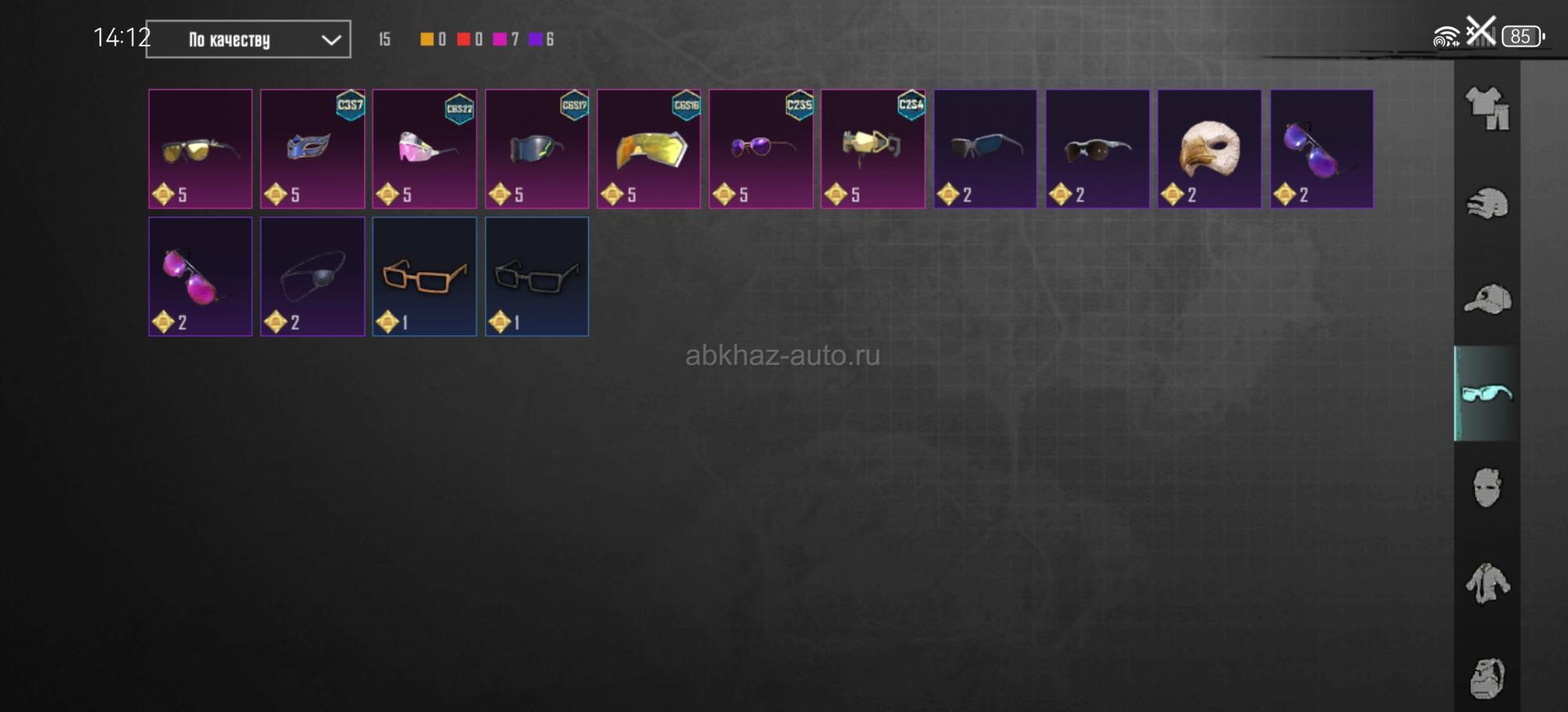Choose the purple aviator sunglasses
The height and width of the screenshot is (712, 1568).
pyautogui.click(x=1321, y=149)
